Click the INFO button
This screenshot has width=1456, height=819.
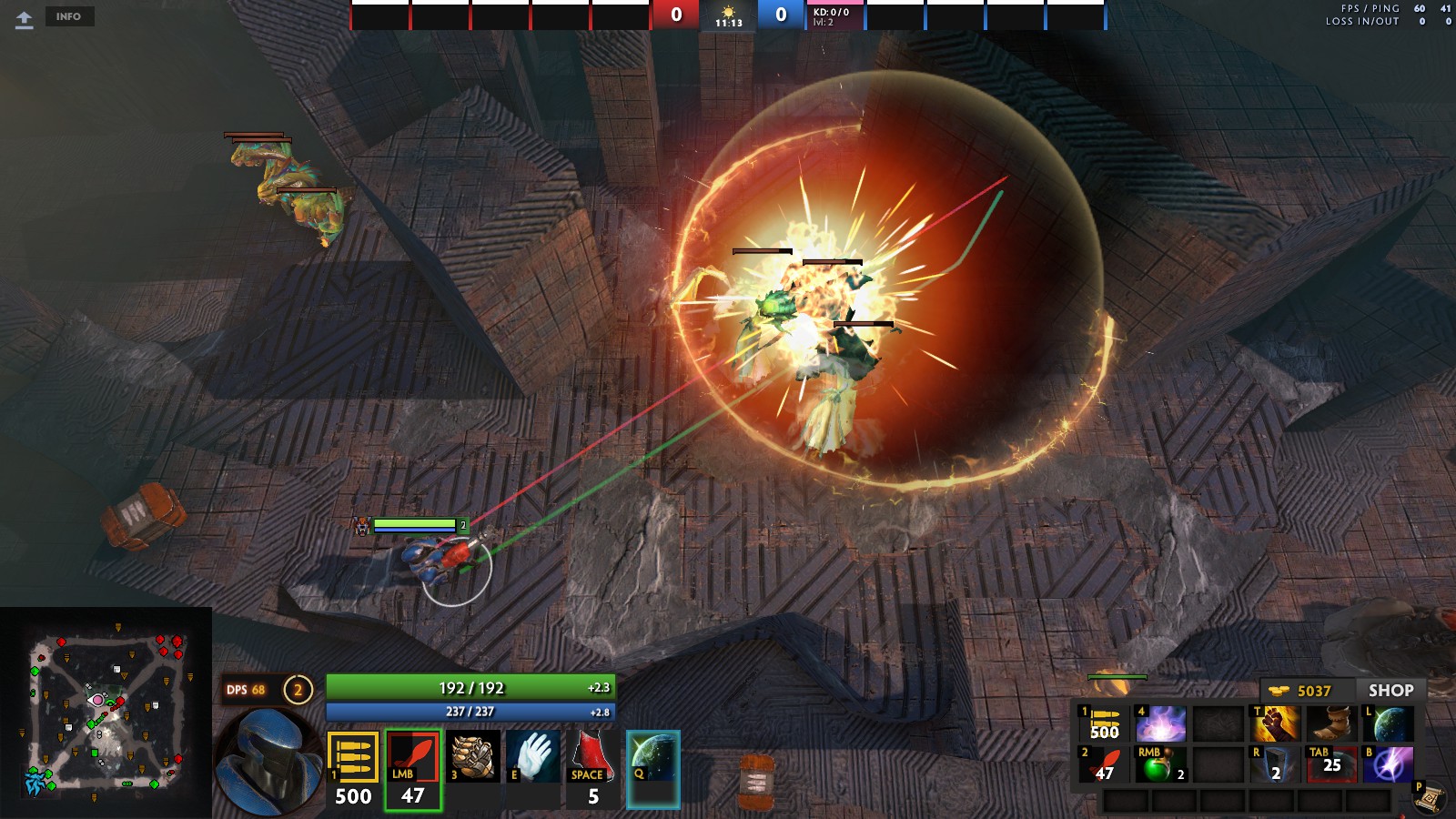coord(68,16)
